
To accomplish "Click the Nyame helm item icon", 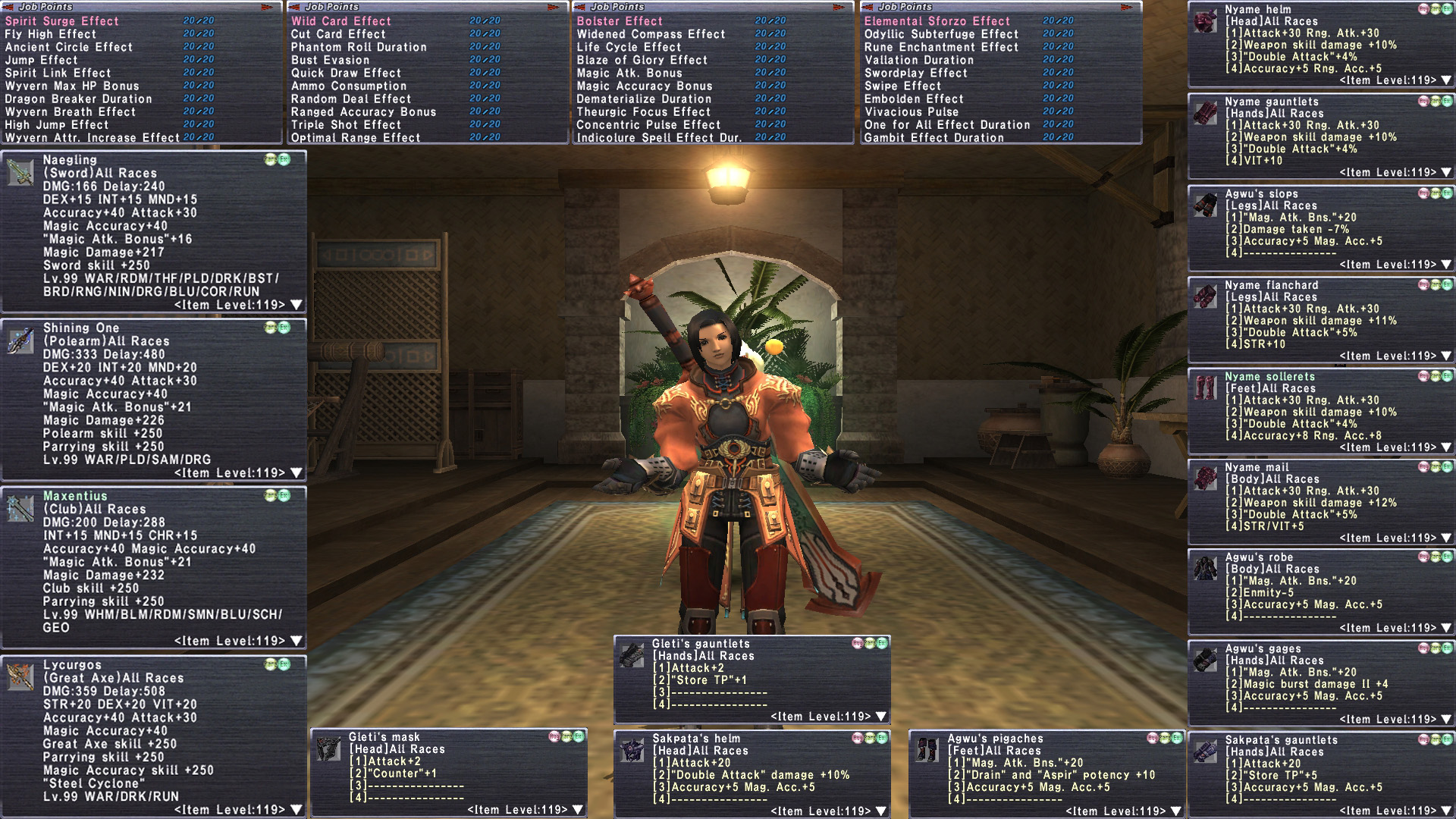I will pyautogui.click(x=1205, y=21).
